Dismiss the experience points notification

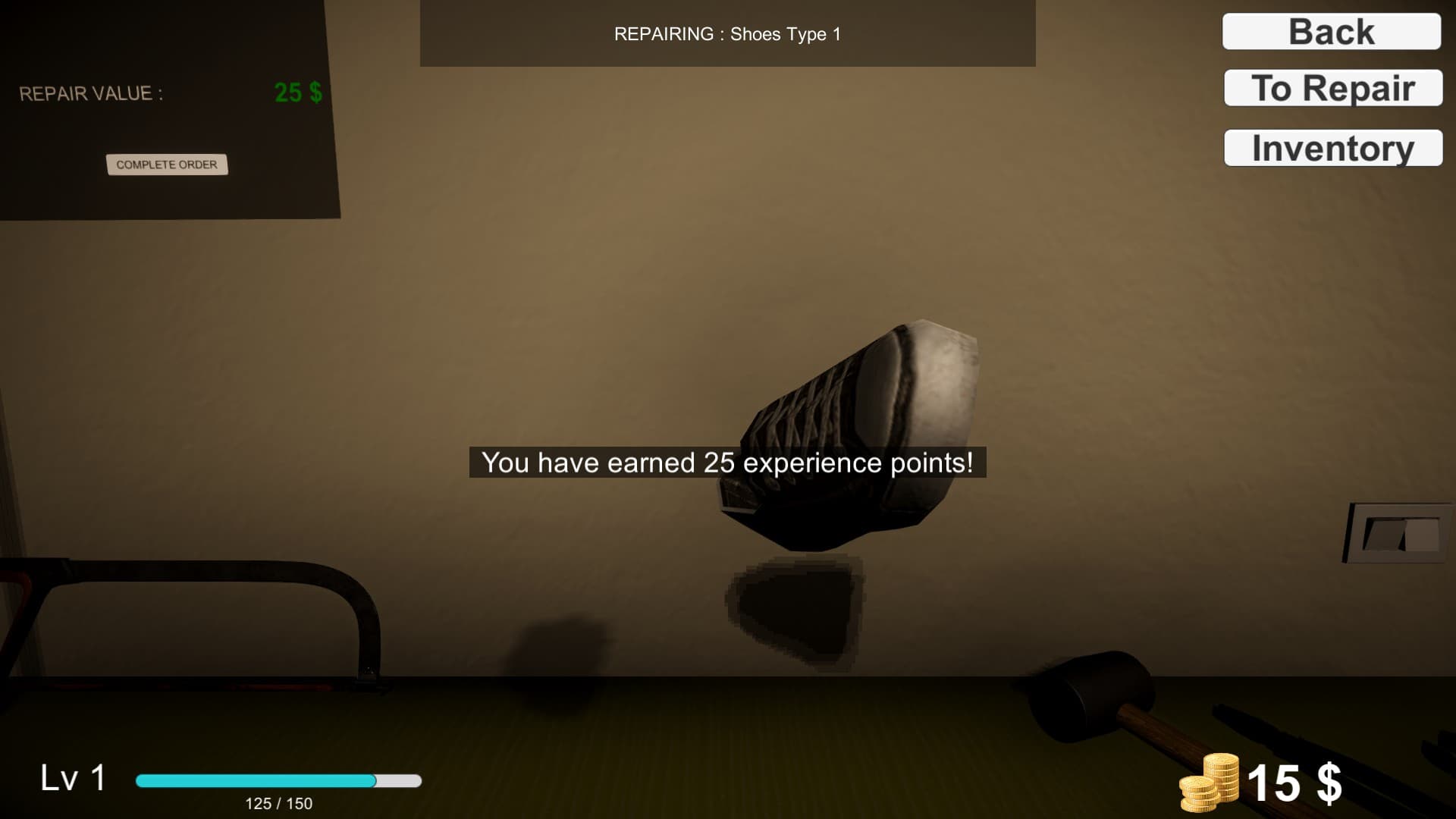point(728,462)
